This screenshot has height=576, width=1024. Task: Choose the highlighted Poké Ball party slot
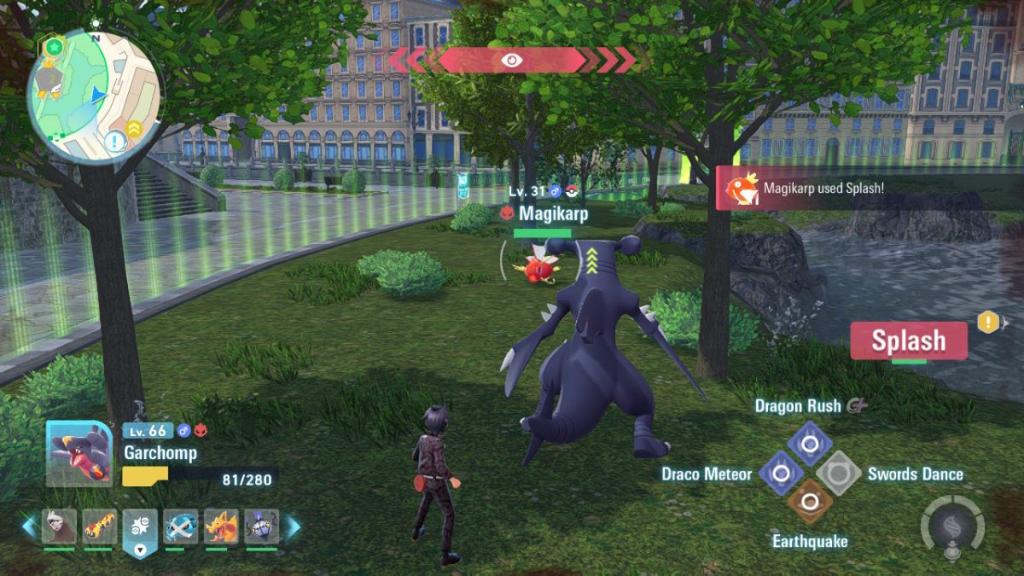click(x=140, y=529)
